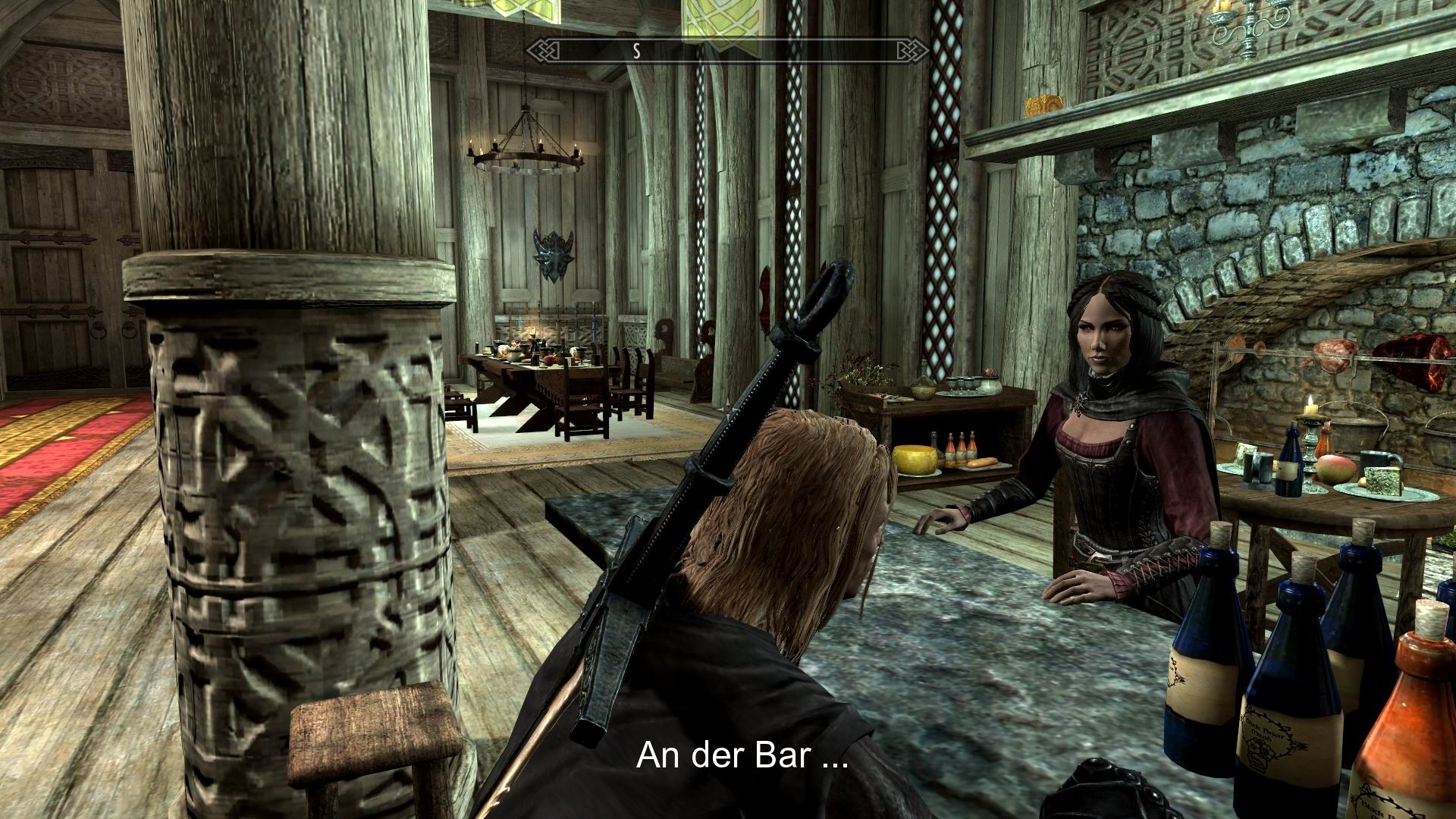Viewport: 1456px width, 819px height.
Task: Click the 'S' marker on the compass
Action: click(637, 52)
